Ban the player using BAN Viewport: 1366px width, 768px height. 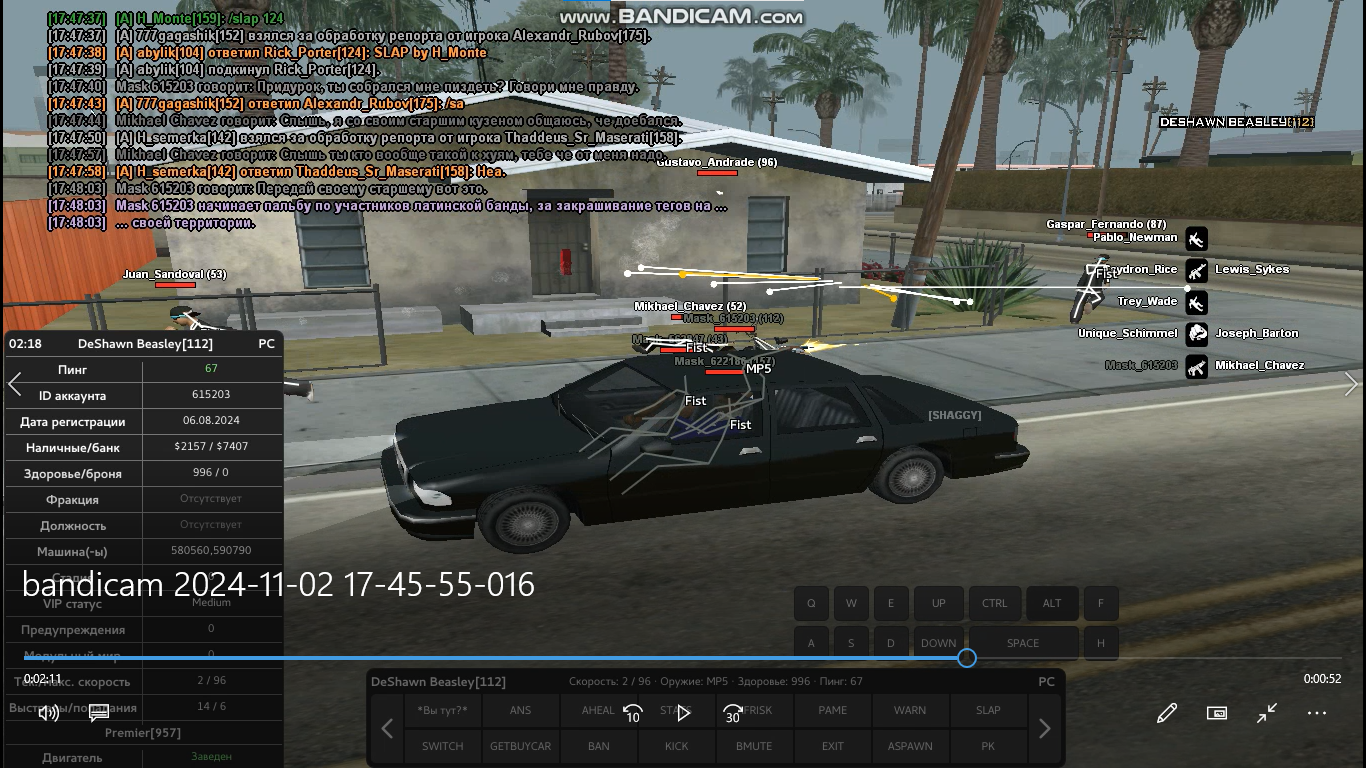[598, 746]
